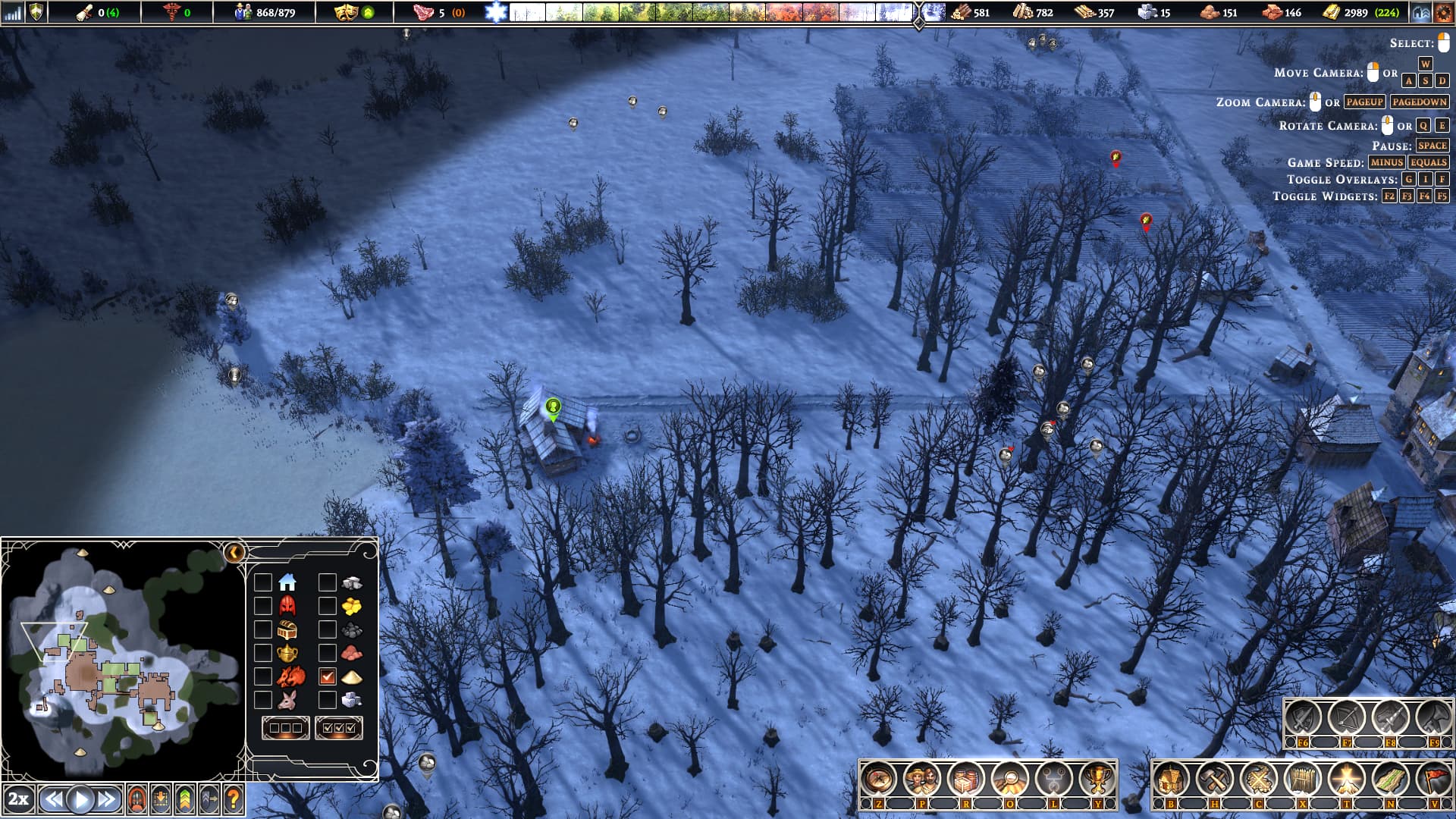The width and height of the screenshot is (1456, 819).
Task: Open help with the question mark button
Action: click(234, 799)
